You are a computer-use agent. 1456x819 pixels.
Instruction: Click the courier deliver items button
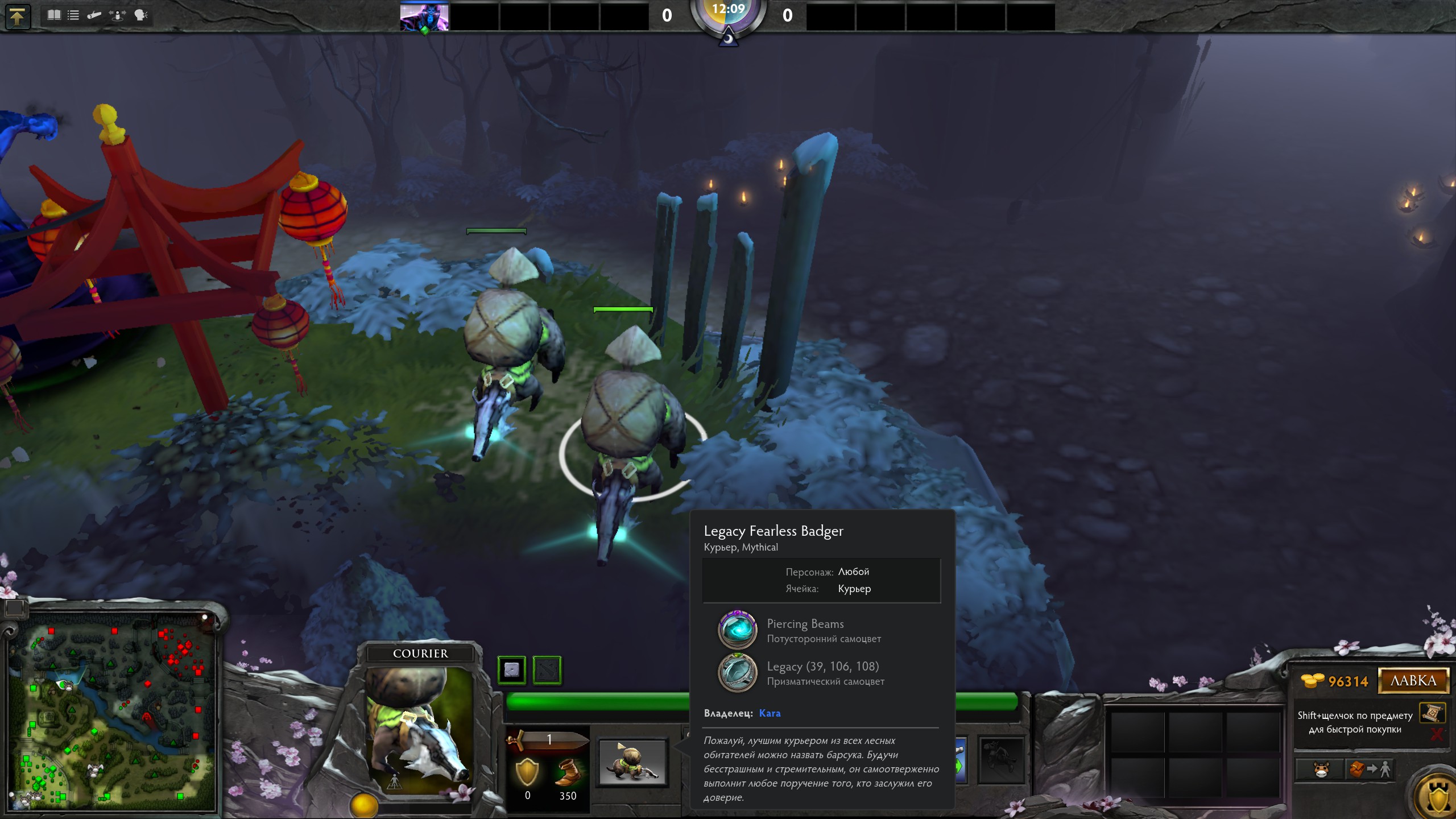pyautogui.click(x=1370, y=770)
